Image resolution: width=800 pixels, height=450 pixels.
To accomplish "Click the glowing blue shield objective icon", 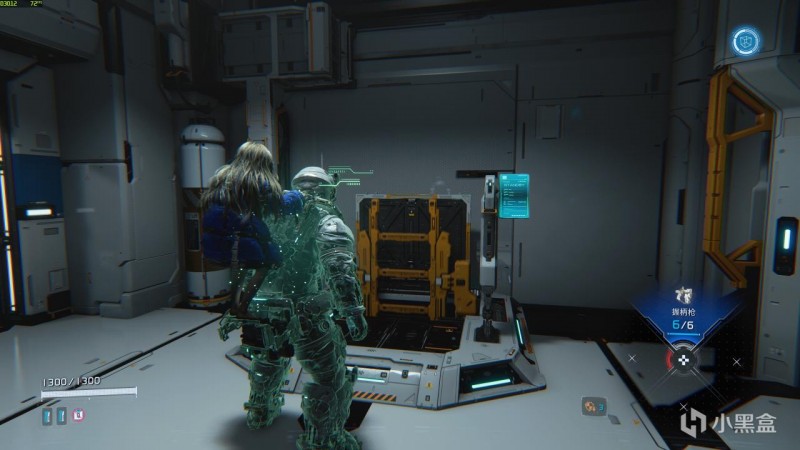I will coord(745,41).
